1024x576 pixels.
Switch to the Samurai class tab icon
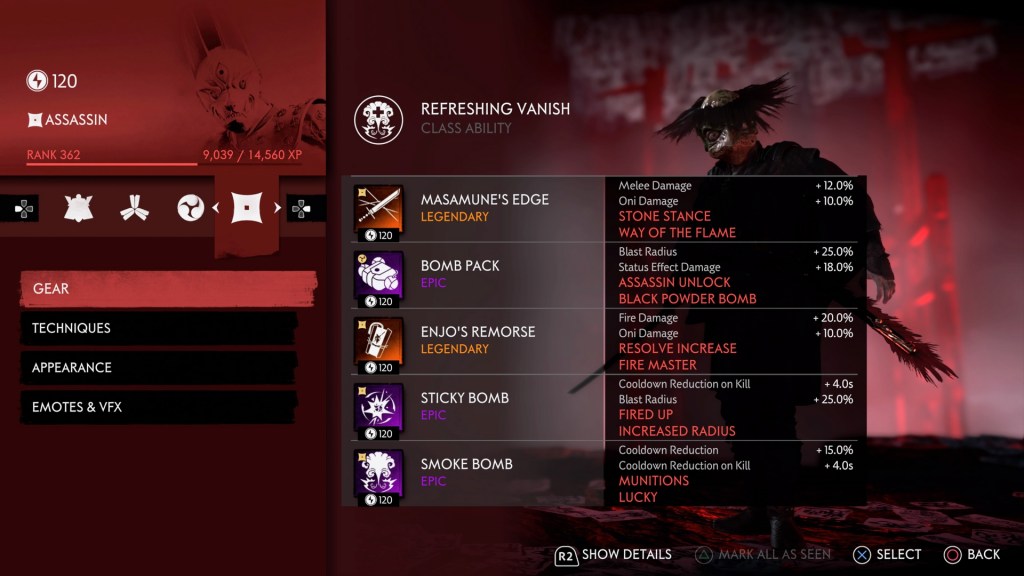[x=79, y=208]
